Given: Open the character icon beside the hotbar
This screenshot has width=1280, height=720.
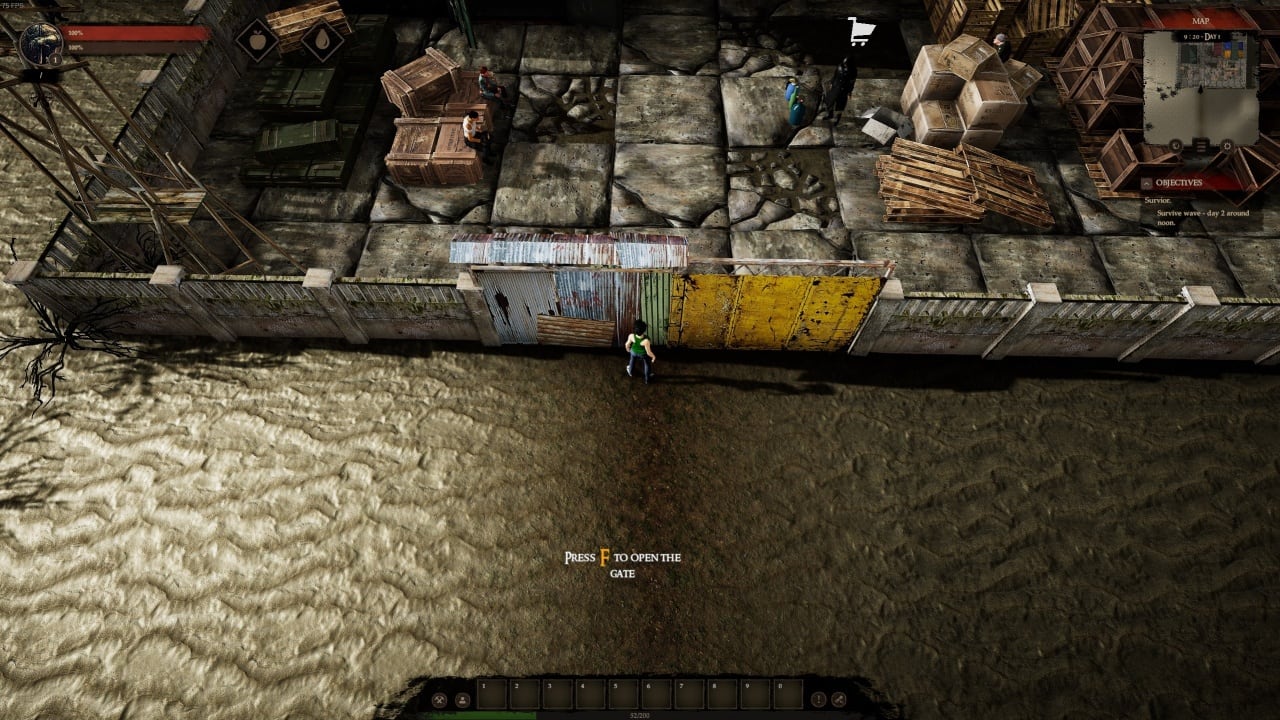Looking at the screenshot, I should point(463,699).
